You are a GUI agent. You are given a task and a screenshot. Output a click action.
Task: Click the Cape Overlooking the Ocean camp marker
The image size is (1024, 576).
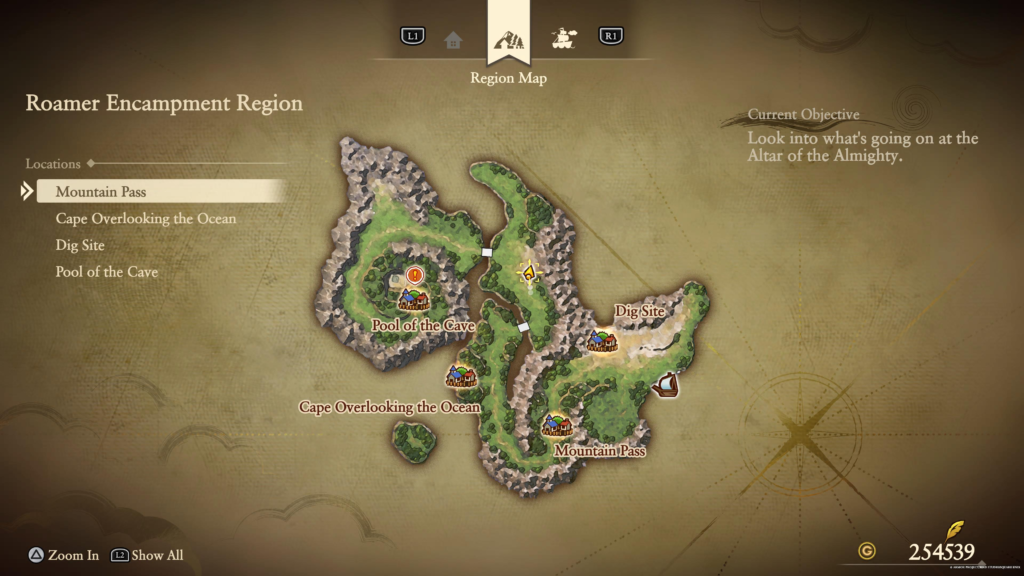[x=461, y=376]
